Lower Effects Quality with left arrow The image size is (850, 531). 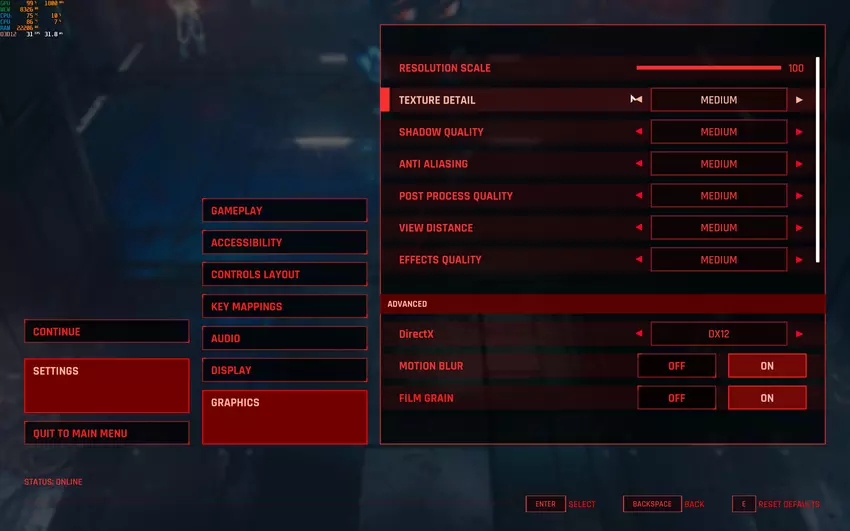coord(639,260)
